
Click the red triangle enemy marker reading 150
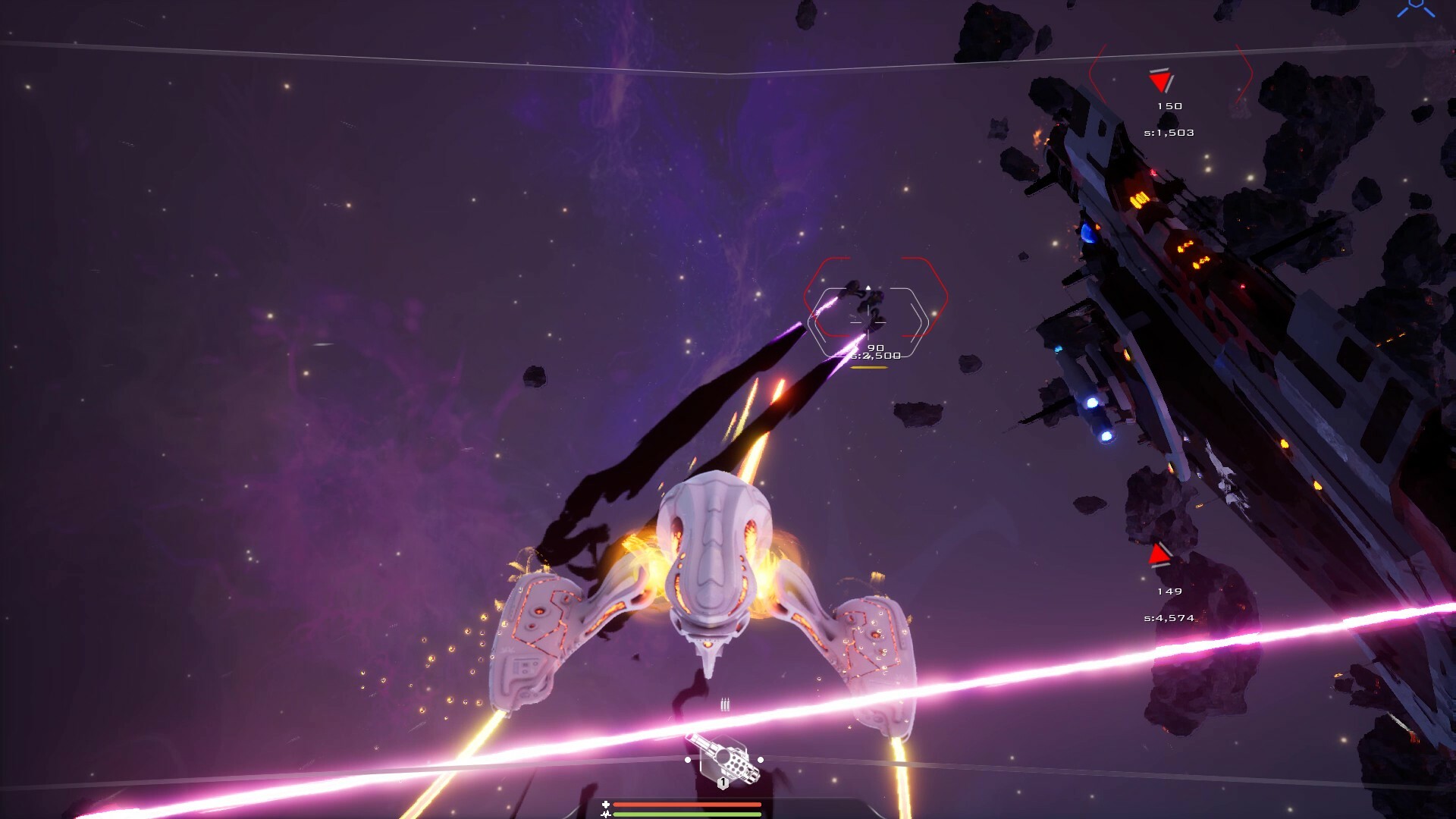coord(1158,79)
